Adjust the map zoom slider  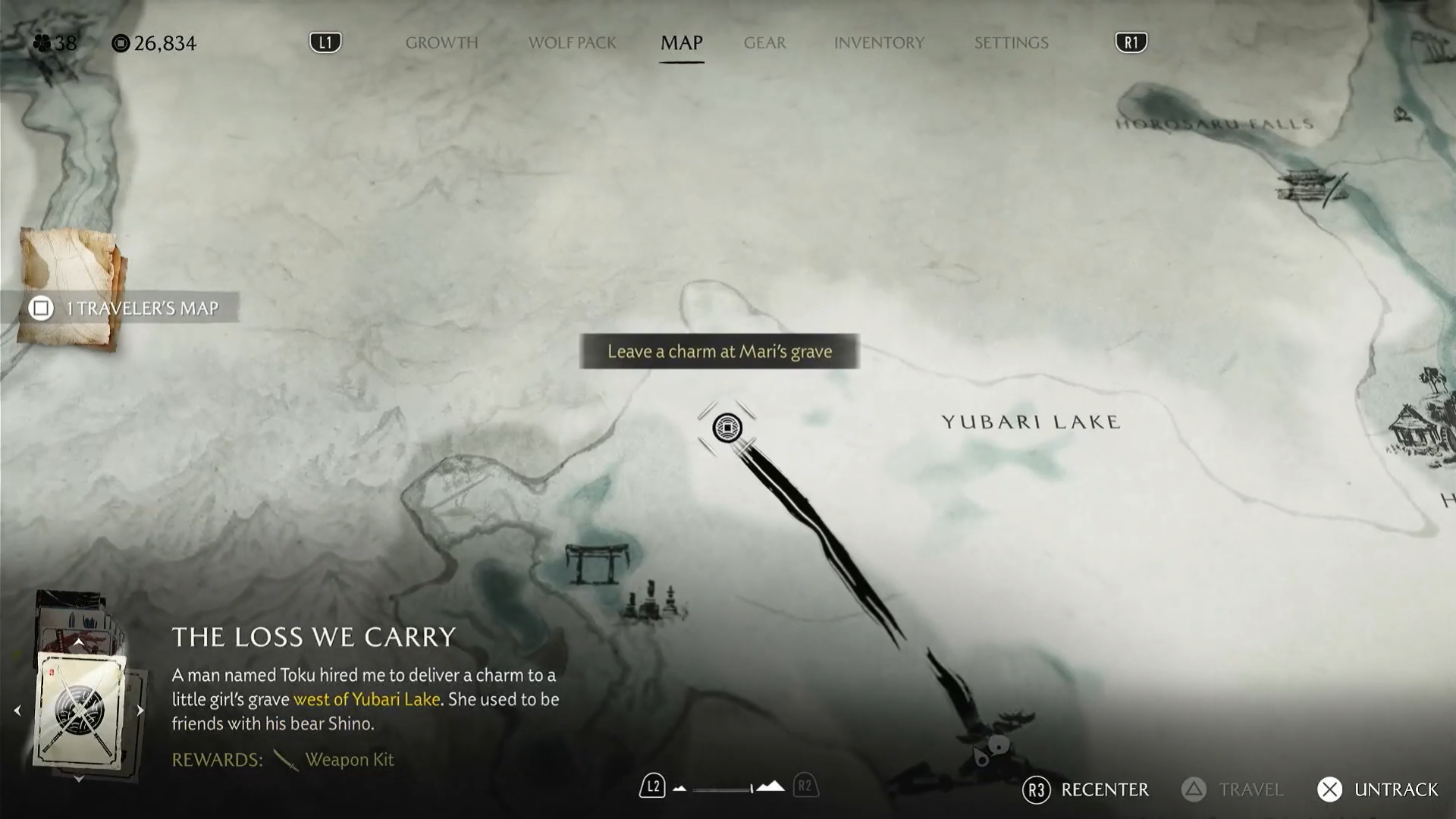(x=724, y=789)
